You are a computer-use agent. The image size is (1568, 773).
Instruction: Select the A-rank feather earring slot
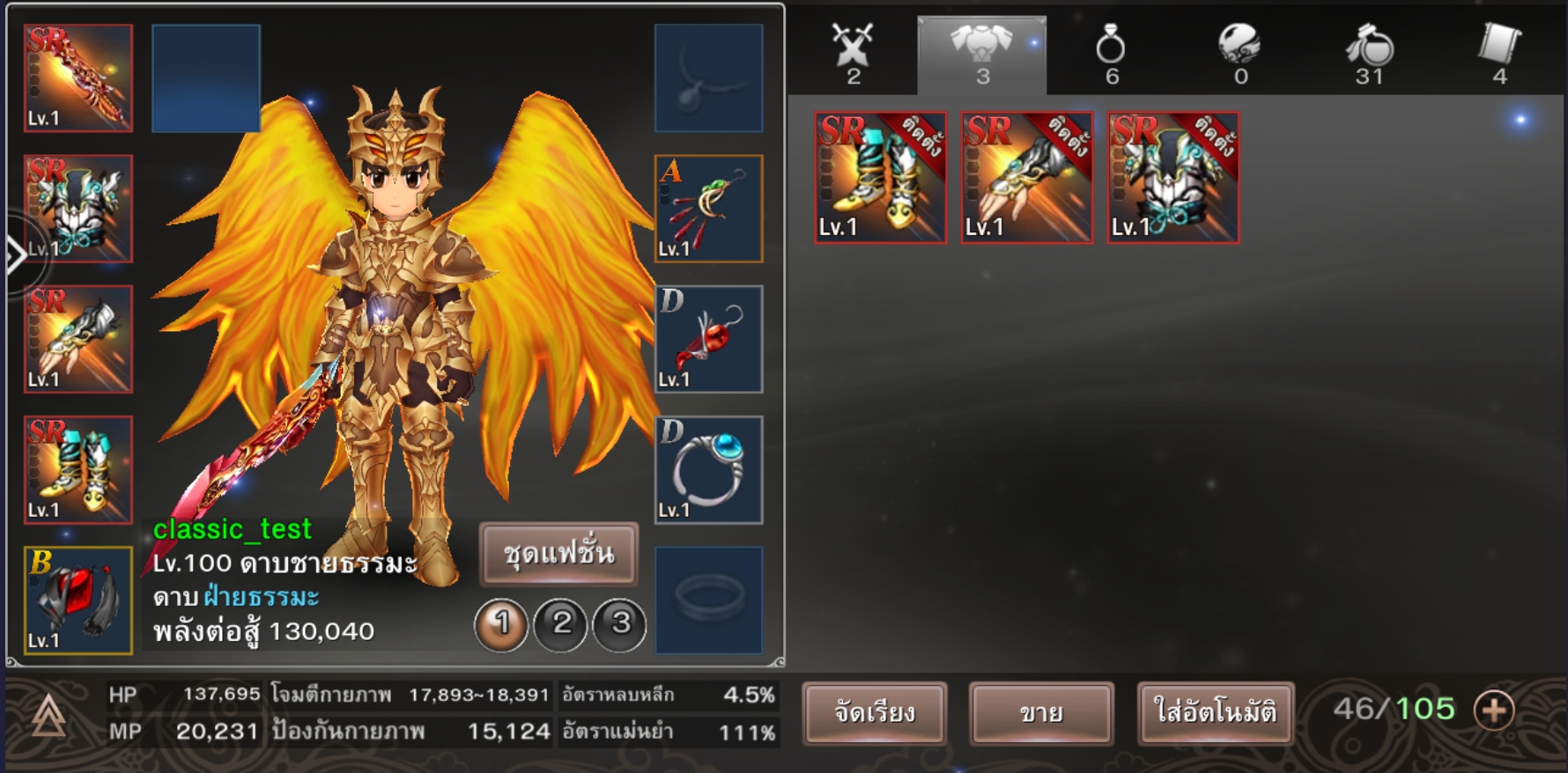point(708,209)
